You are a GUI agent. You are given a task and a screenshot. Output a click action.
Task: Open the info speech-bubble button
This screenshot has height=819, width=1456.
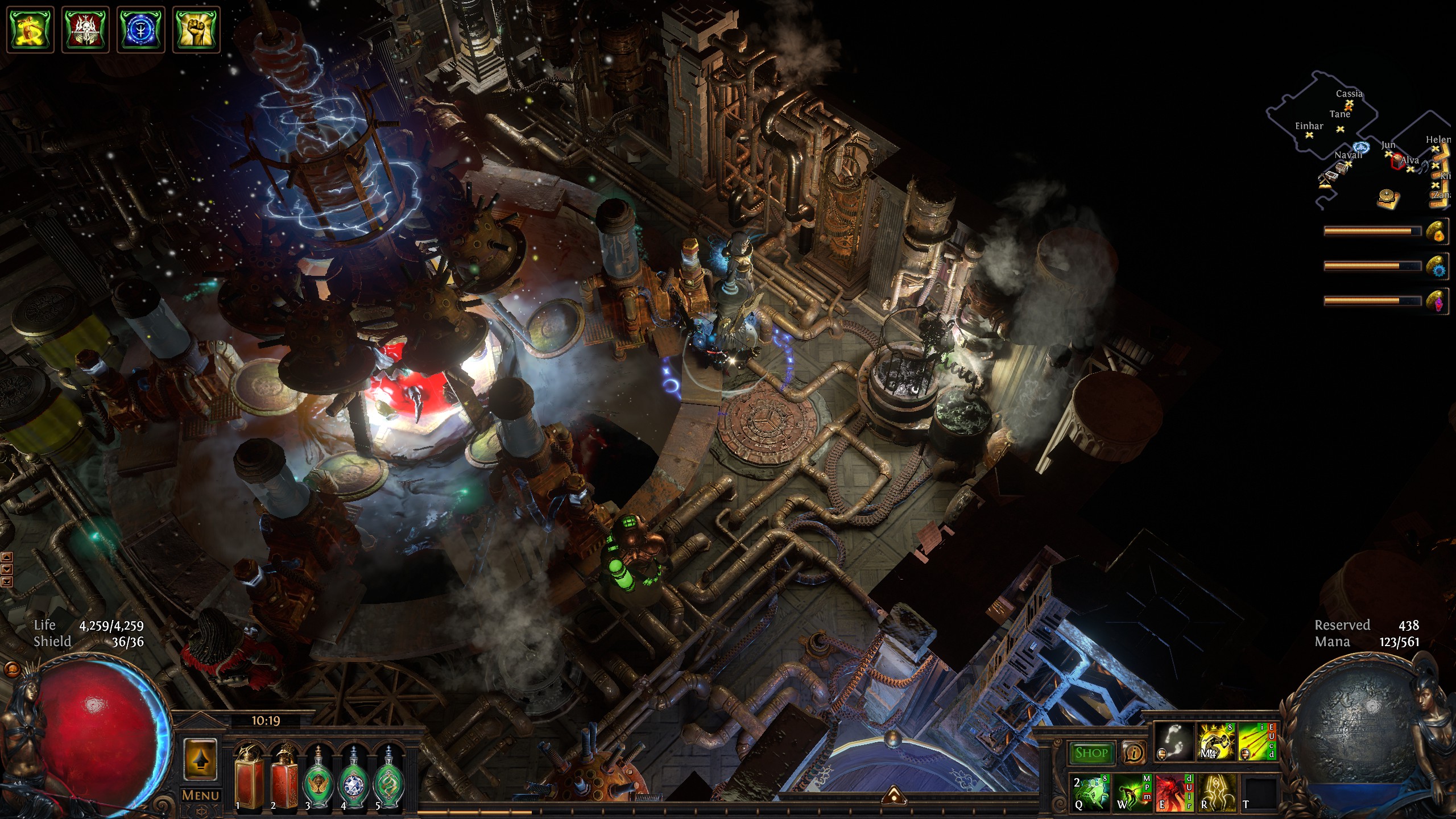(1134, 753)
